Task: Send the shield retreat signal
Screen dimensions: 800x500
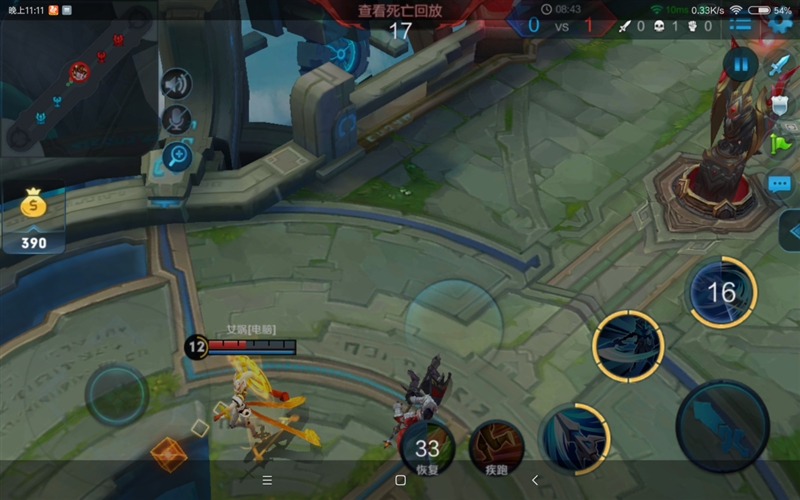Action: [780, 104]
